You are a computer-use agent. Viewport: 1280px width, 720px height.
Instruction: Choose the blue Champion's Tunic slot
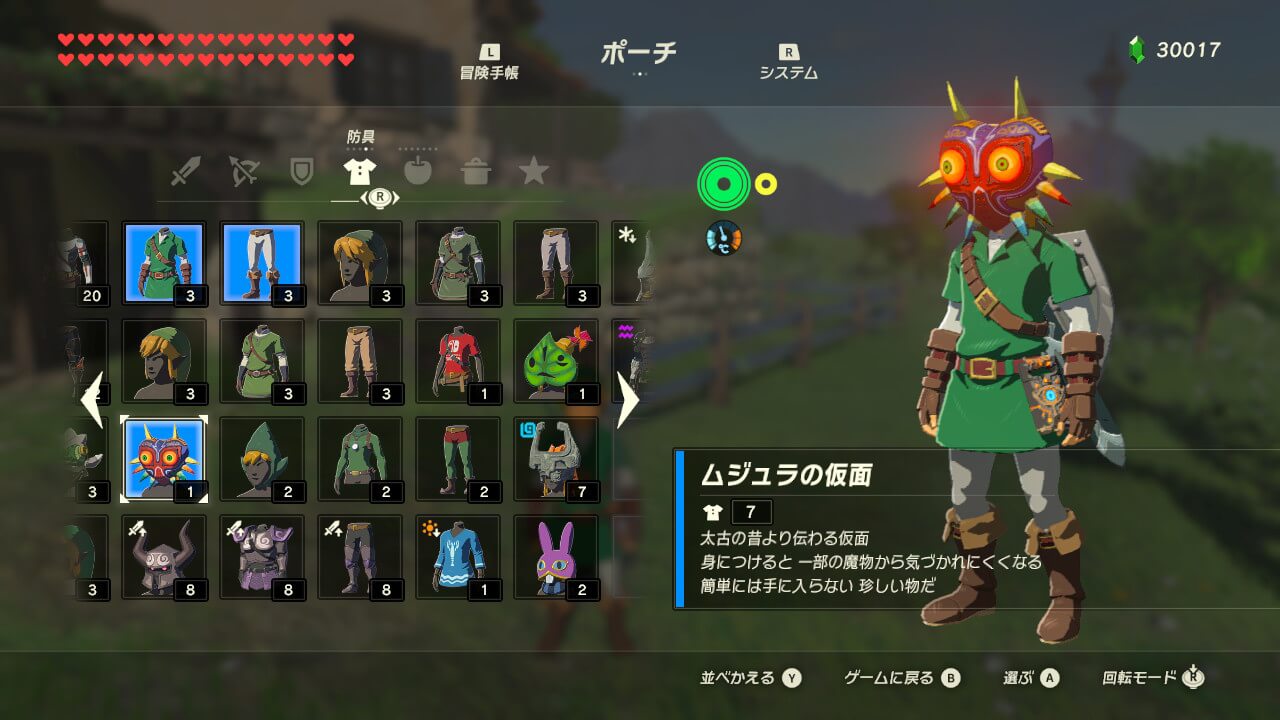458,557
